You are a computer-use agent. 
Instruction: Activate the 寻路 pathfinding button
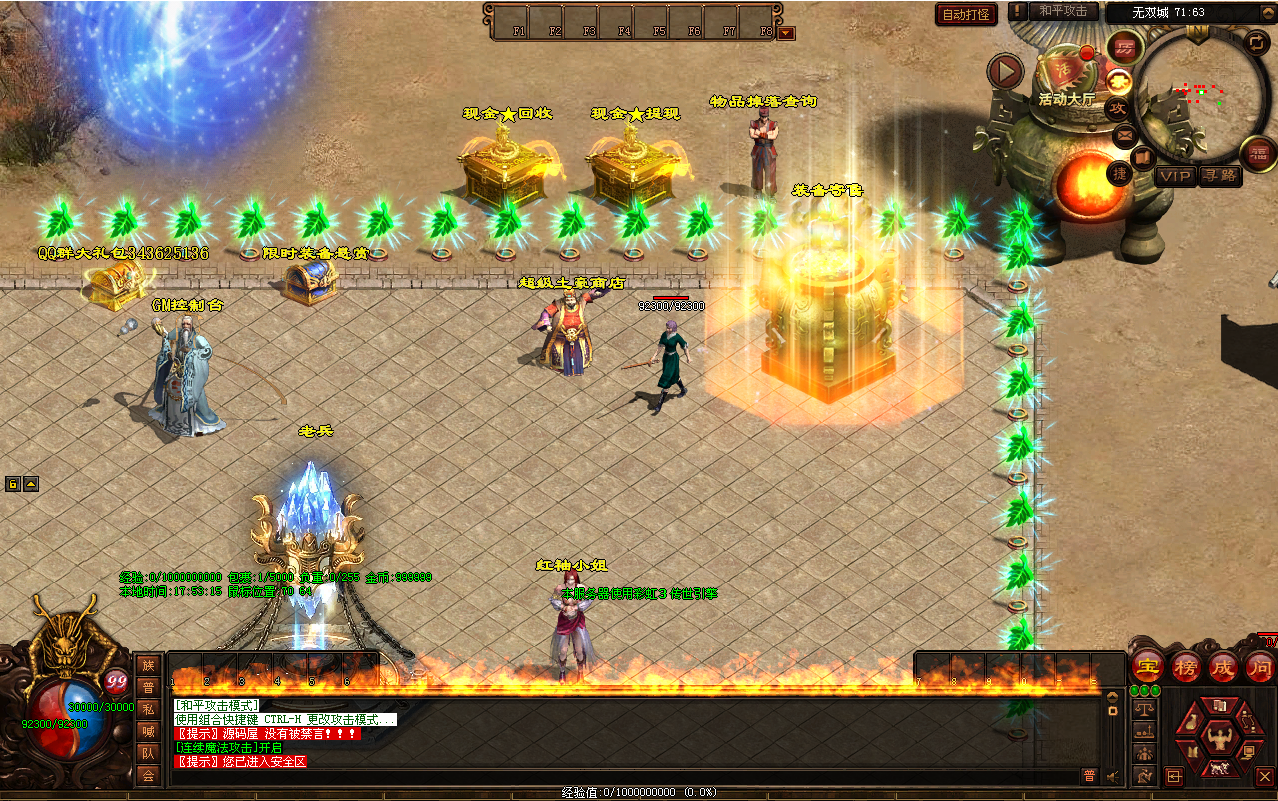tap(1219, 176)
